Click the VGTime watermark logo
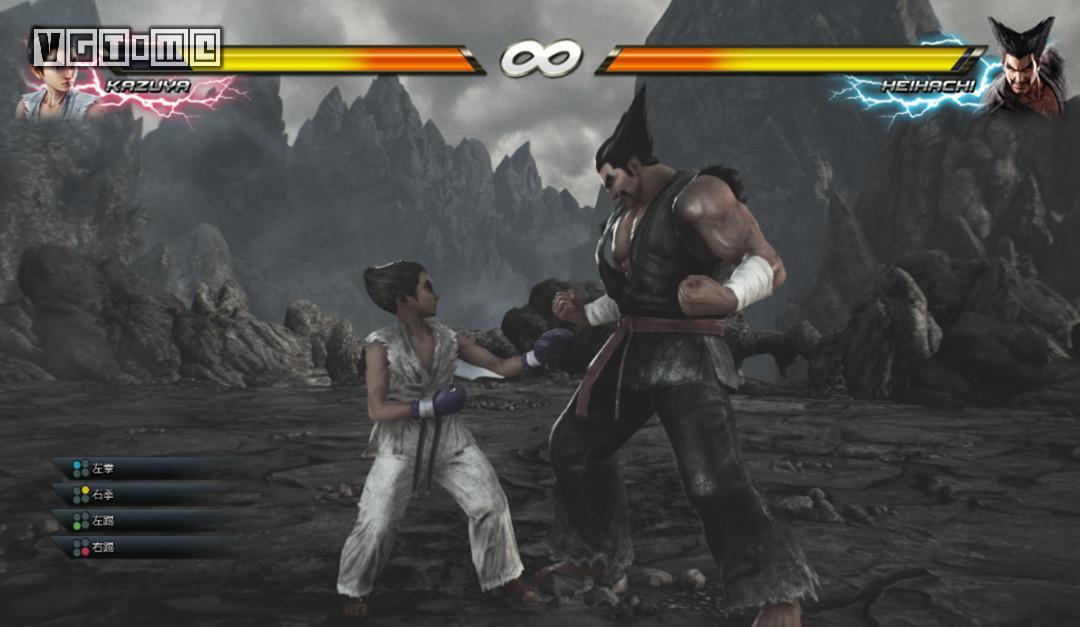Screen dimensions: 1080x627 pyautogui.click(x=125, y=47)
